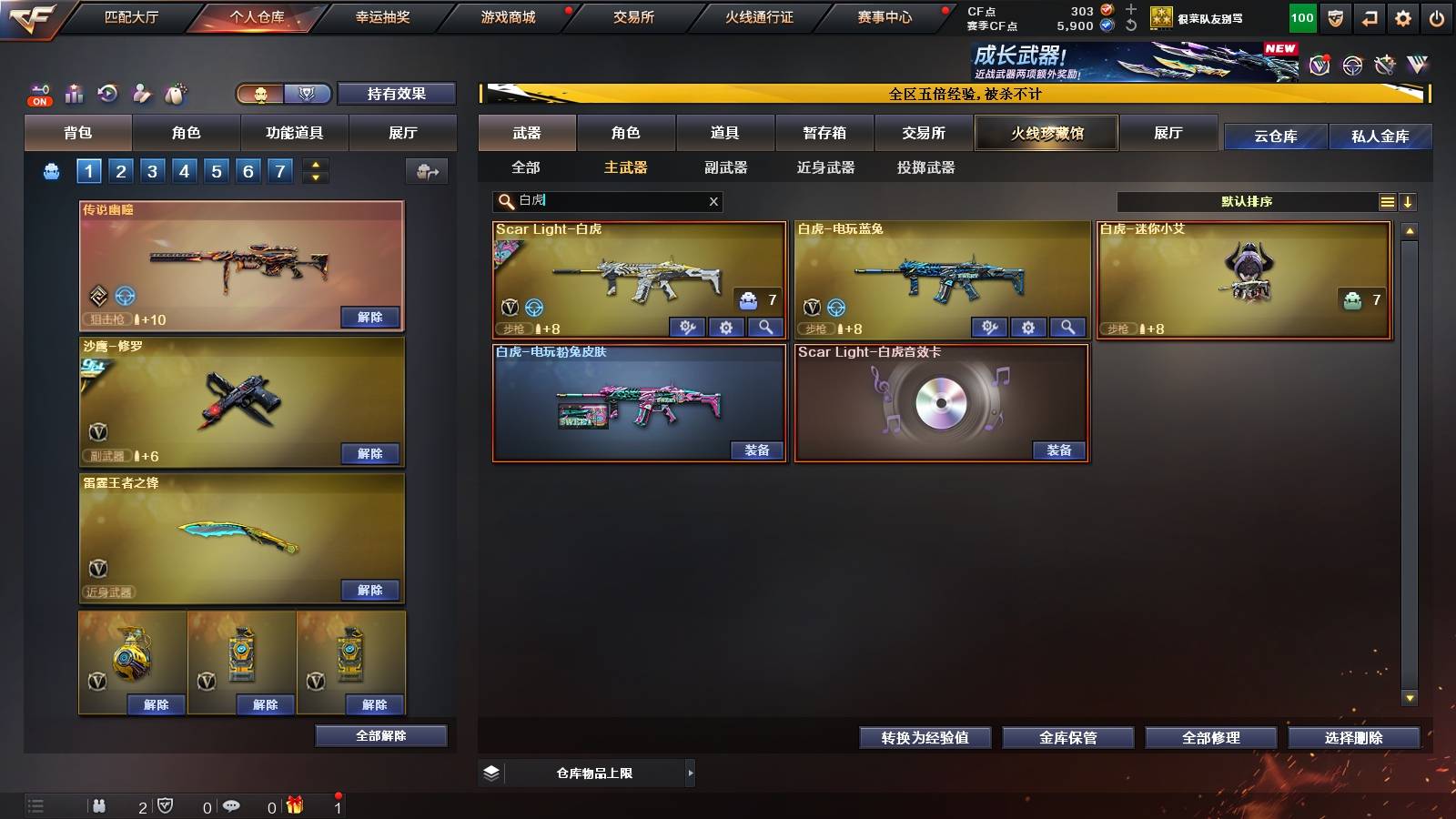Viewport: 1456px width, 819px height.
Task: Open the 默认排序 sort dropdown
Action: click(1247, 201)
